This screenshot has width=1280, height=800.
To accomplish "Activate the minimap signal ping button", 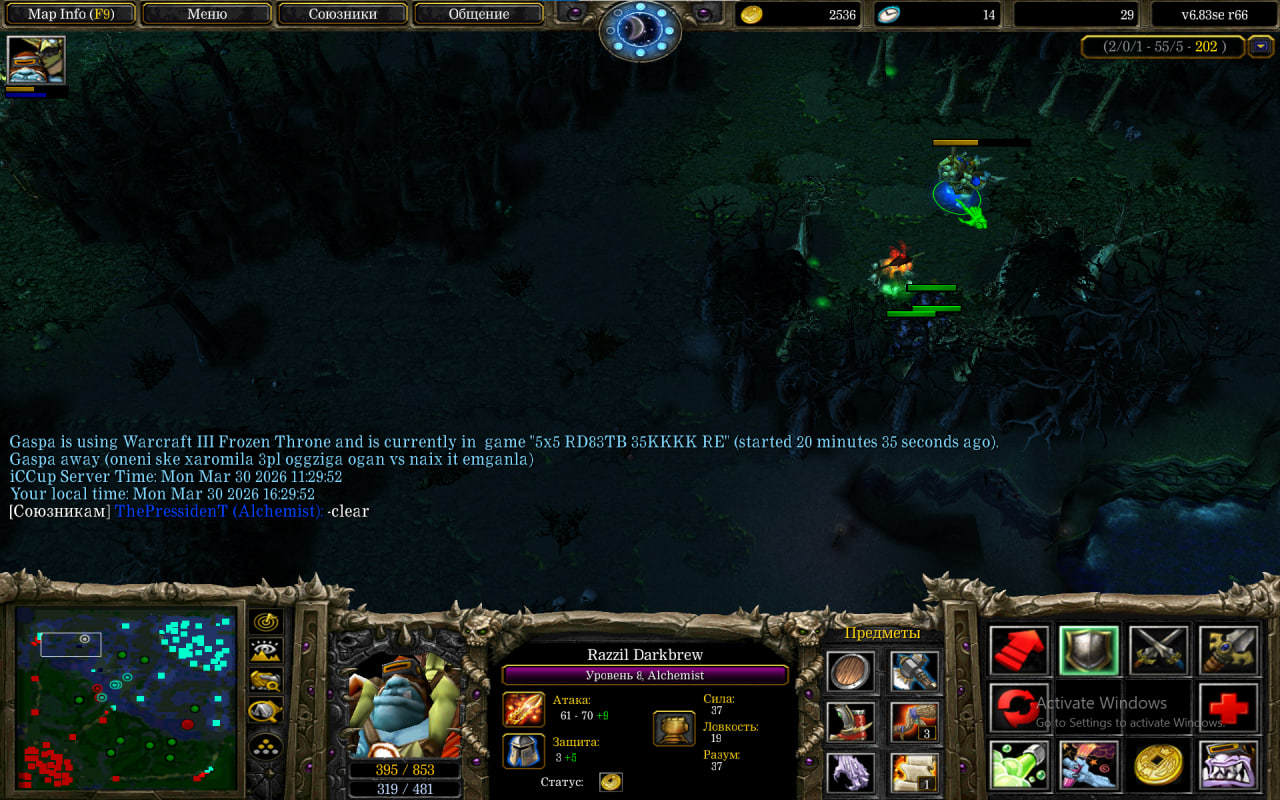I will point(266,622).
